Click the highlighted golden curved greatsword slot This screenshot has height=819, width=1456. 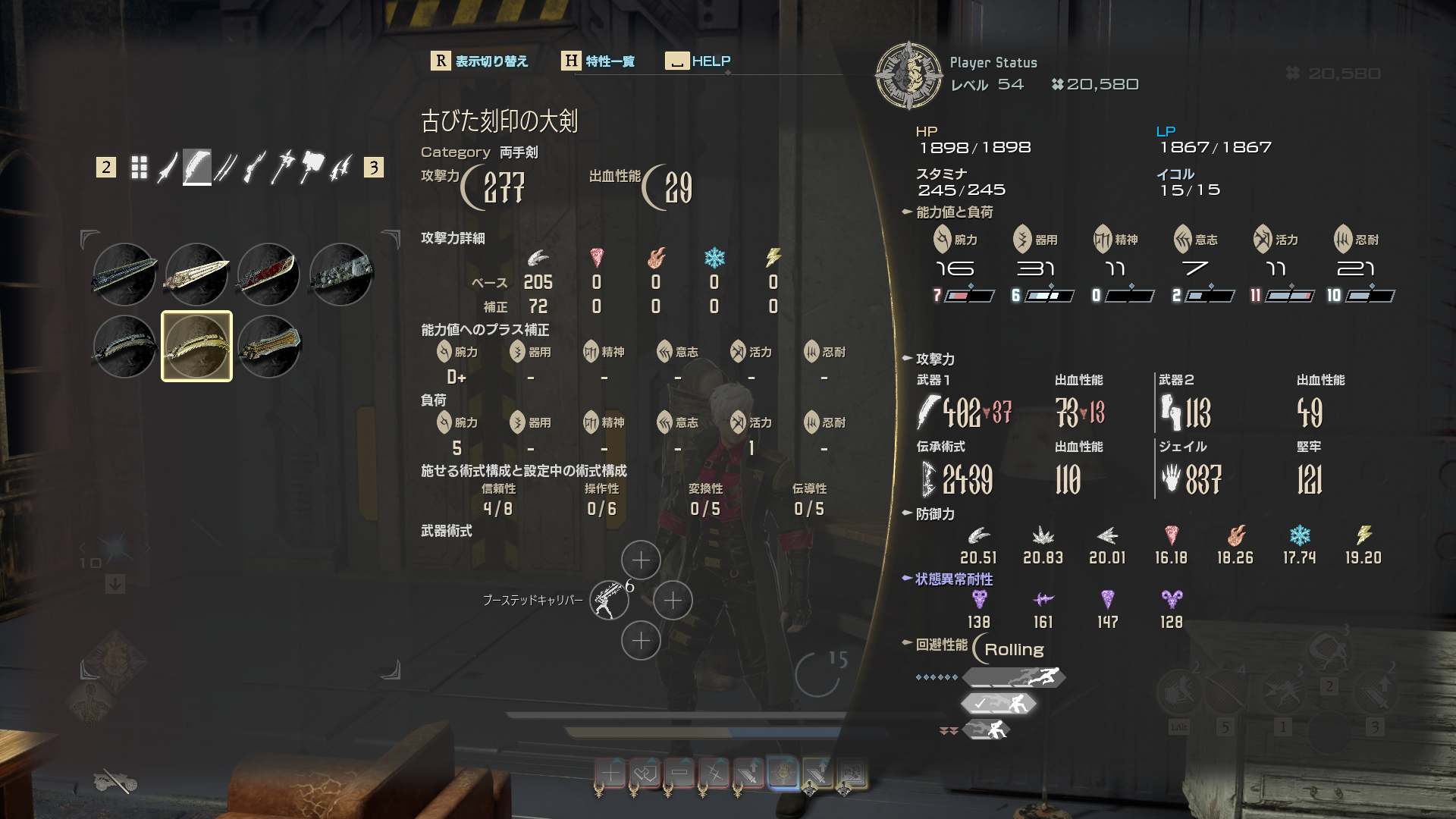tap(197, 347)
